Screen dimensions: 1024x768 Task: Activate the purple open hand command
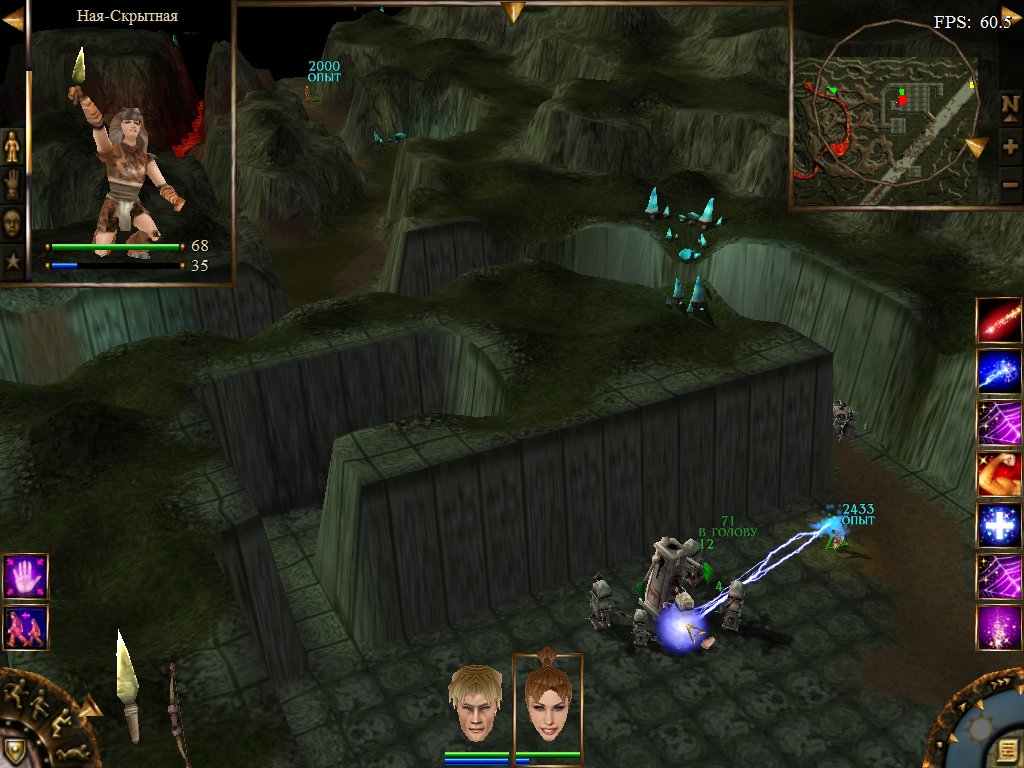coord(25,575)
